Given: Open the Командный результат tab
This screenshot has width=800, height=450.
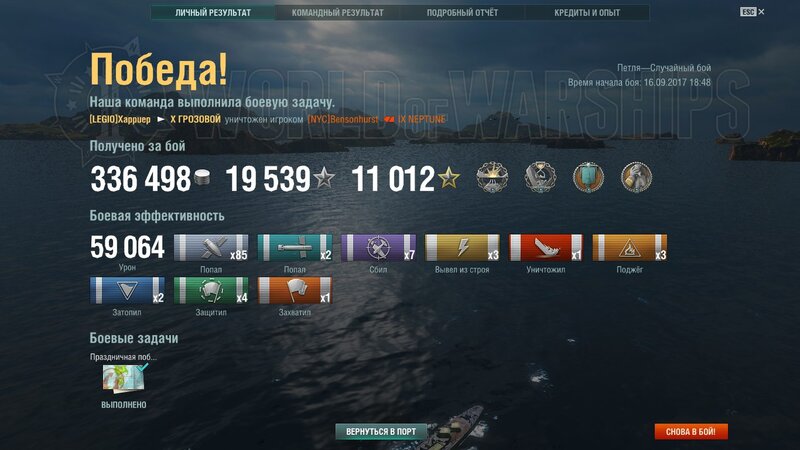Looking at the screenshot, I should pyautogui.click(x=337, y=13).
